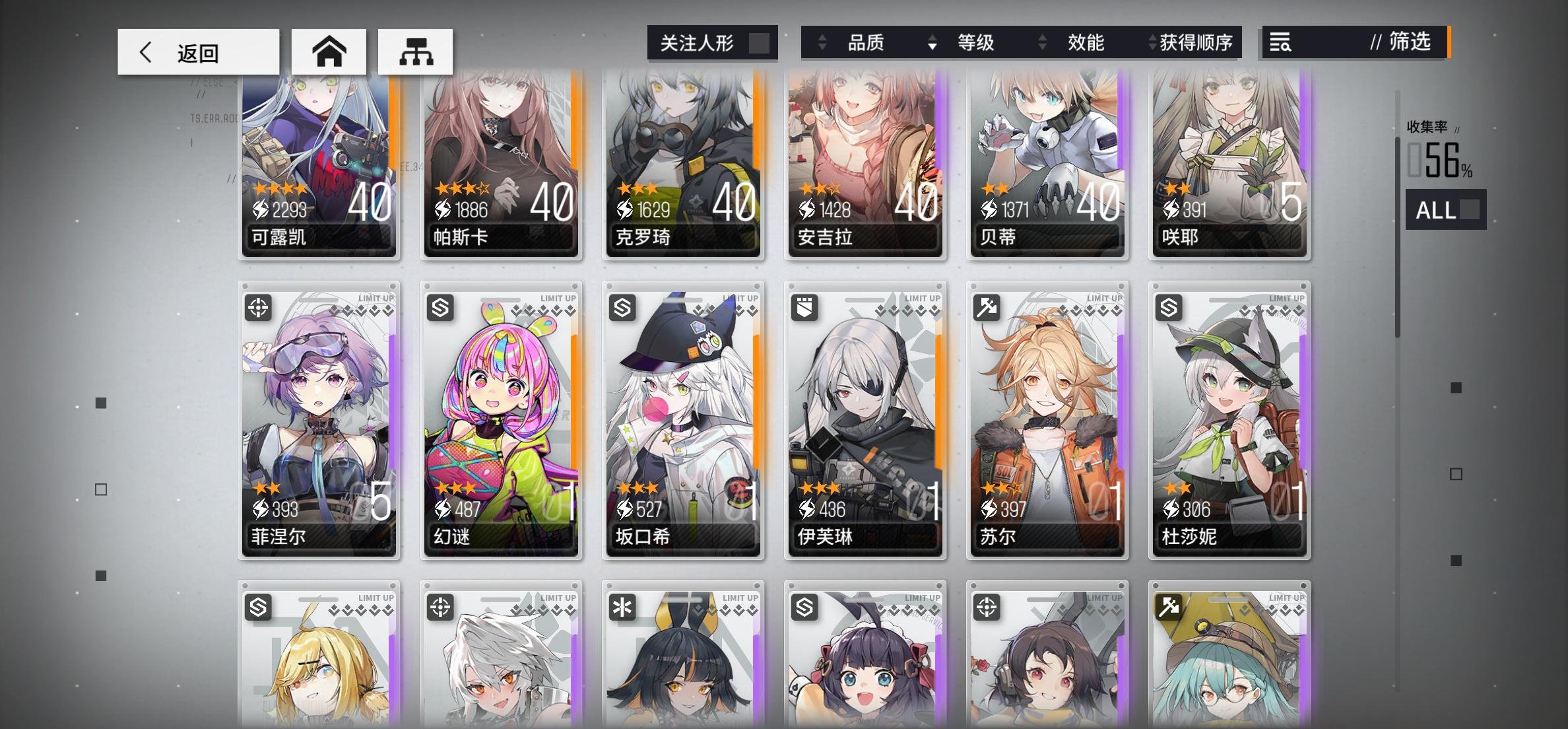1568x729 pixels.
Task: Click the guard class icon on 幻谜's card
Action: tap(440, 307)
